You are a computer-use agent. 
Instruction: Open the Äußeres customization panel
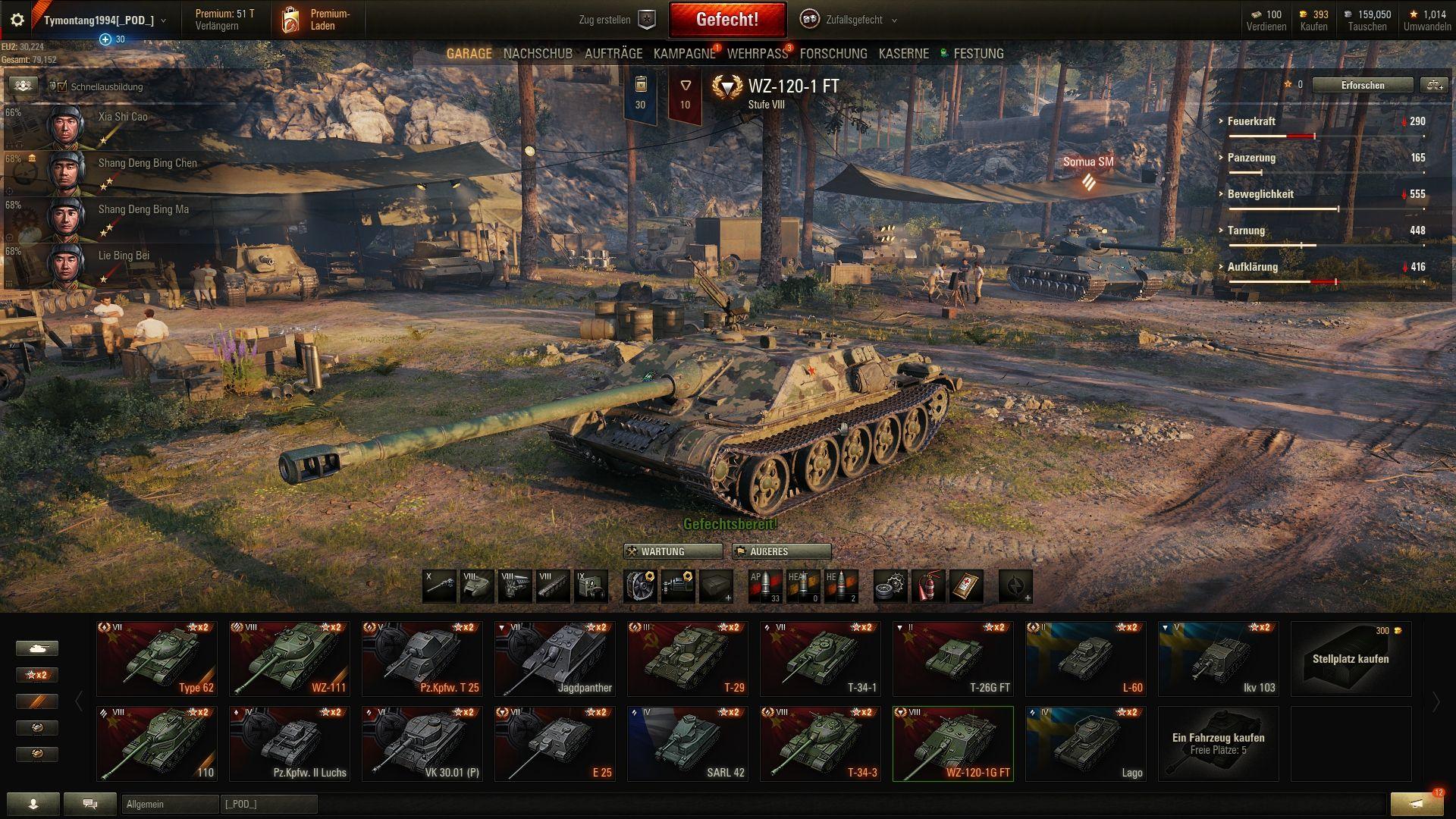tap(780, 551)
